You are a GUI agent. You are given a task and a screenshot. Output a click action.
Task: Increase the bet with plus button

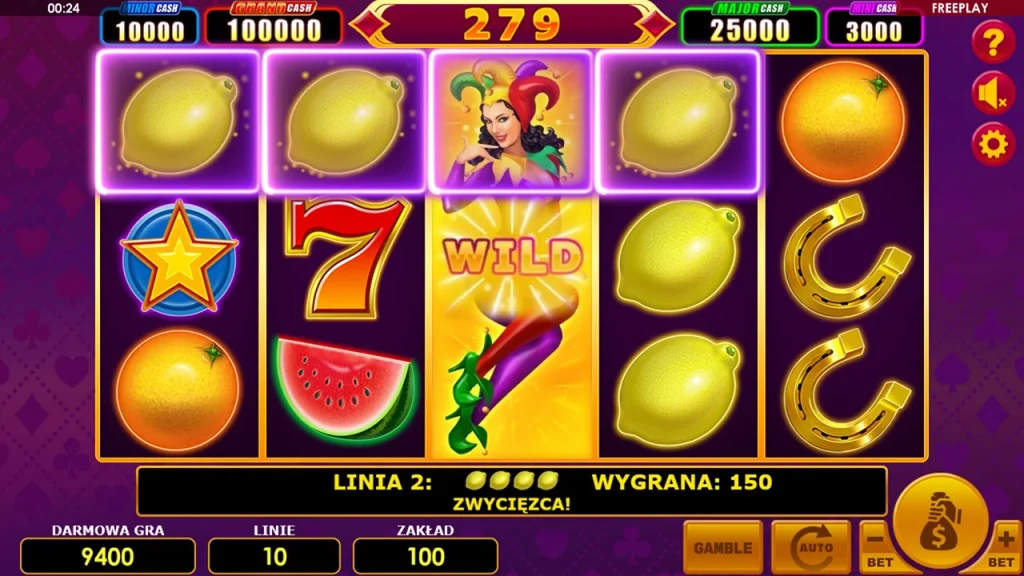pyautogui.click(x=1005, y=546)
